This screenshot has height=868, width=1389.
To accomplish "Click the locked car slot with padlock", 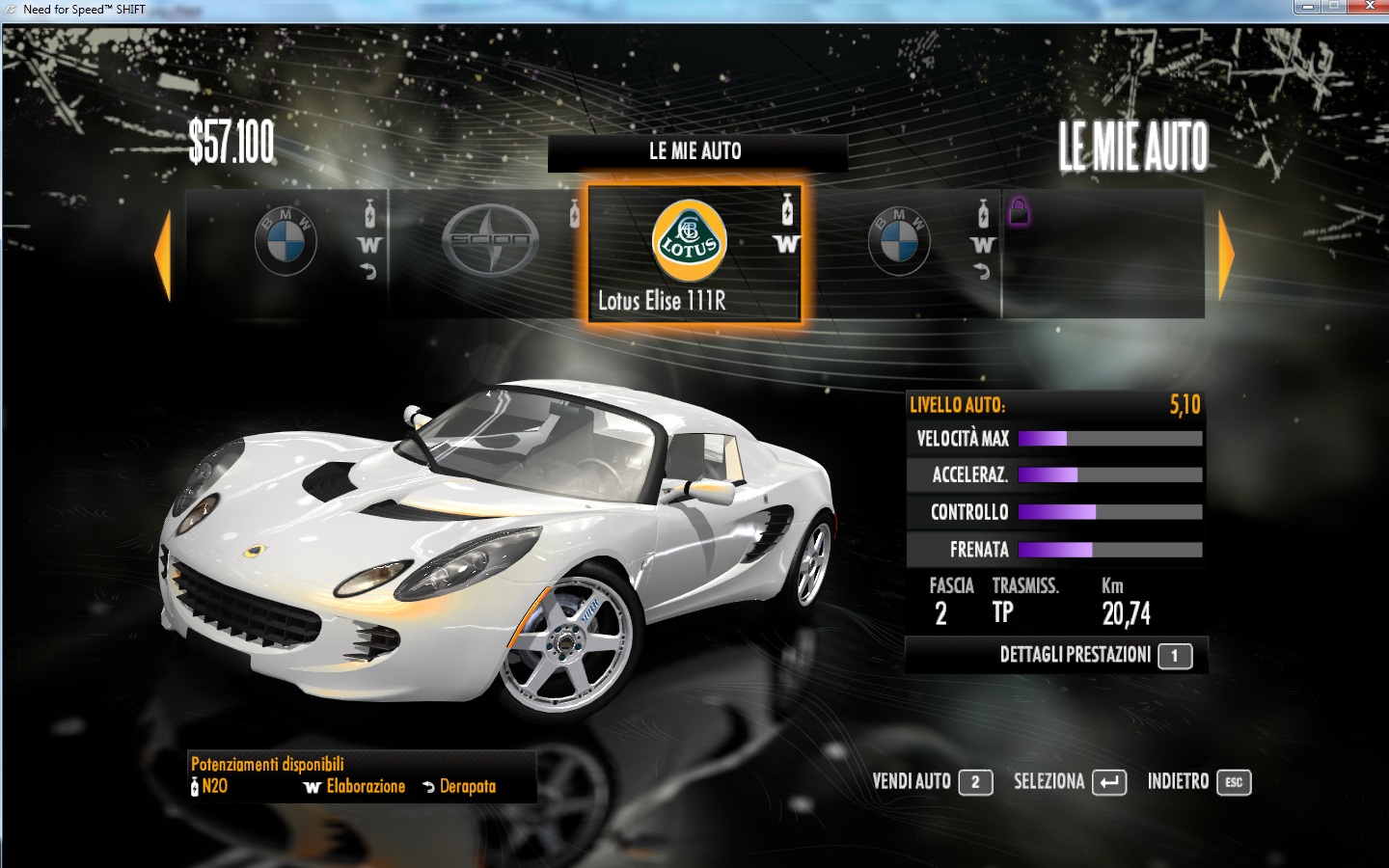I will [x=1103, y=253].
